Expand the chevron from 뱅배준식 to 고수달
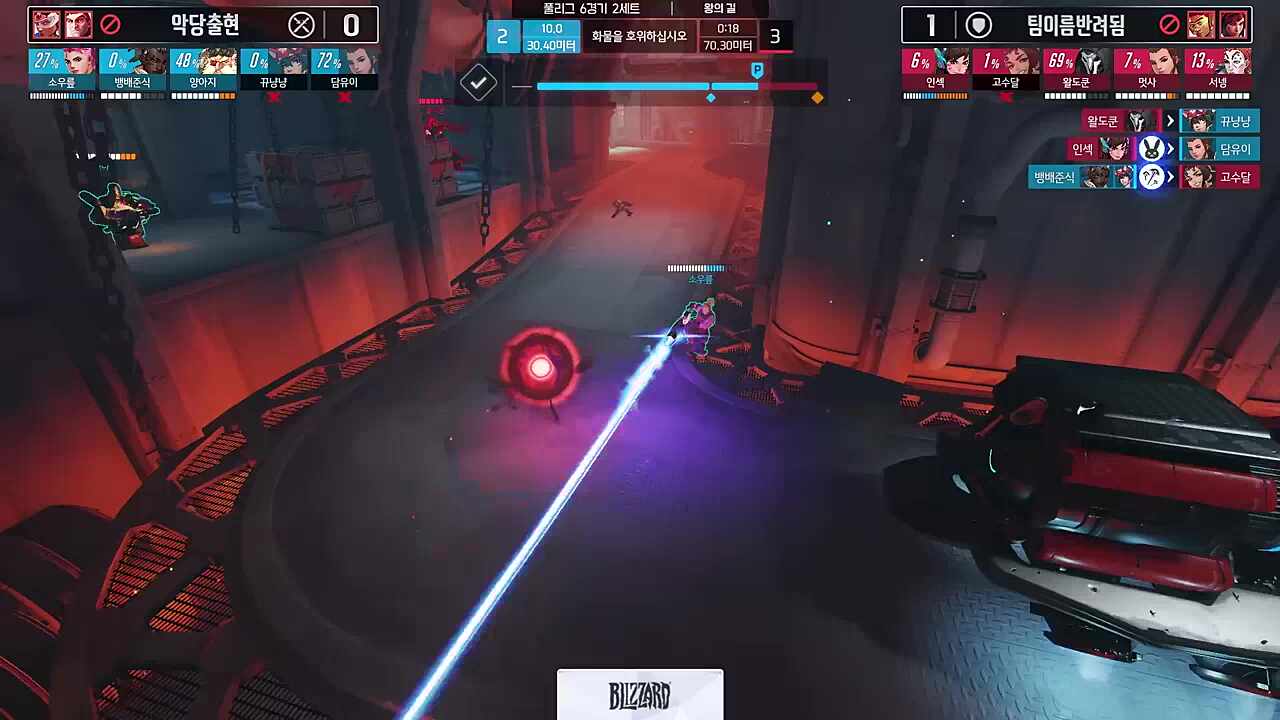 click(x=1169, y=177)
